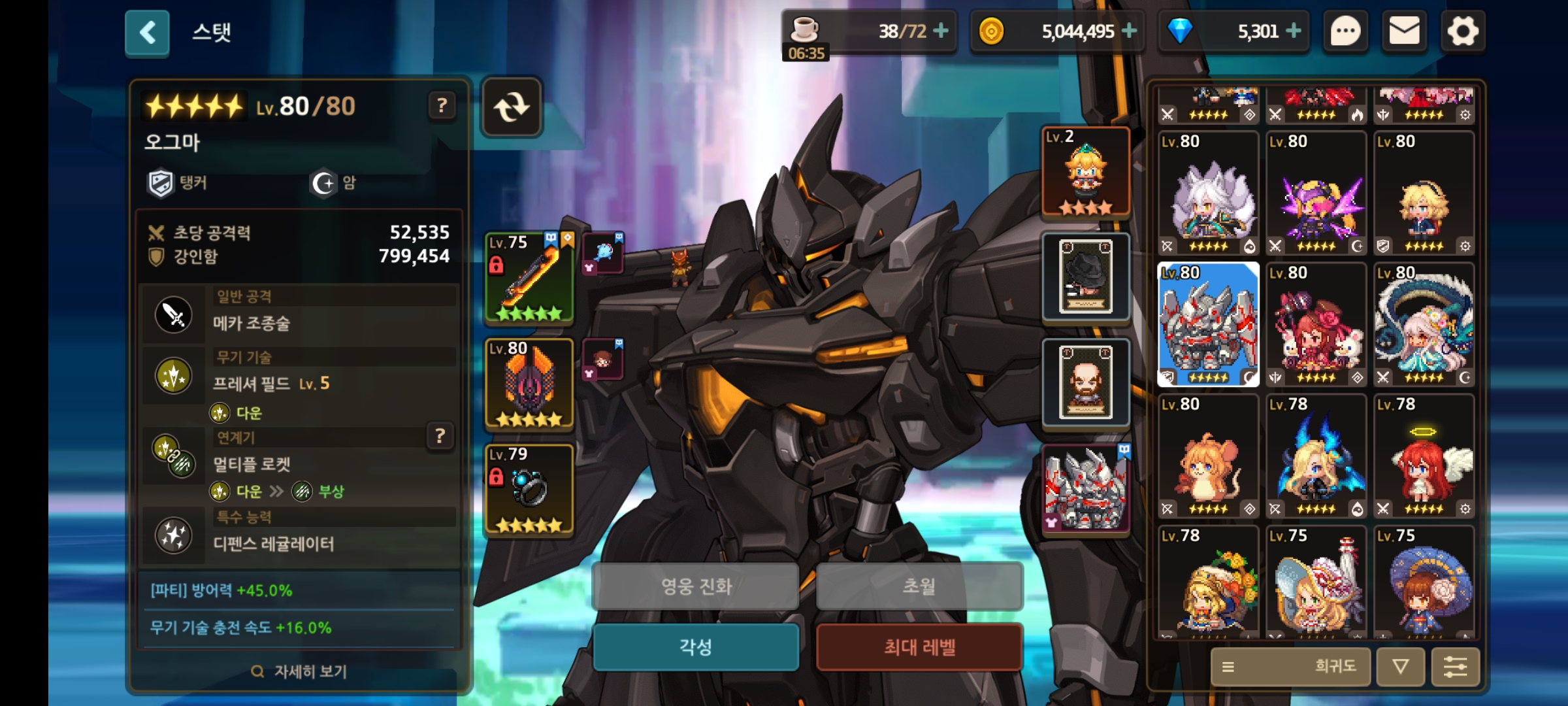Viewport: 1568px width, 706px height.
Task: Add more gold coins with plus button
Action: pyautogui.click(x=1129, y=31)
